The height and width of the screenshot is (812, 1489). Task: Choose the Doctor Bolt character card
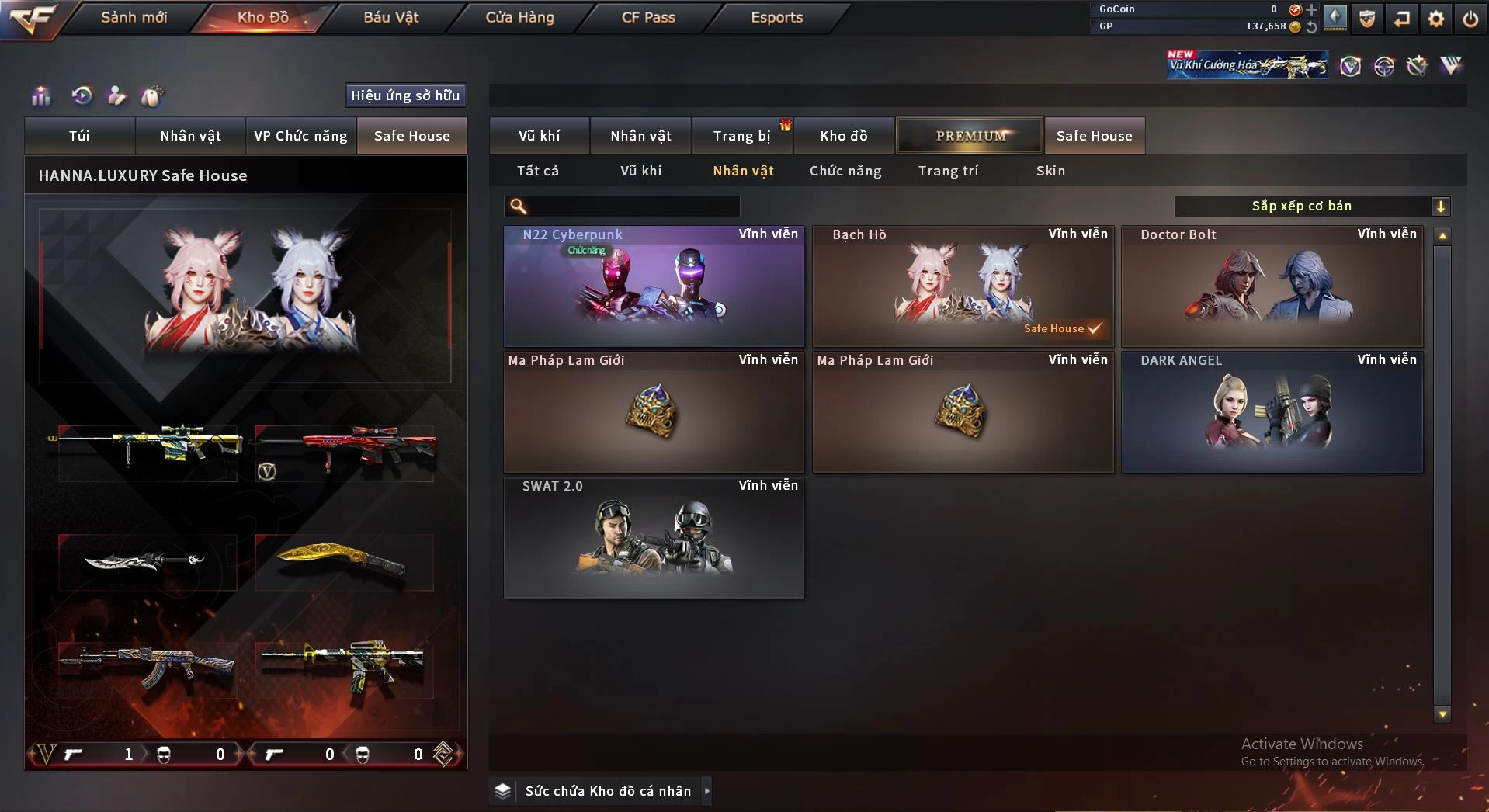(1272, 286)
